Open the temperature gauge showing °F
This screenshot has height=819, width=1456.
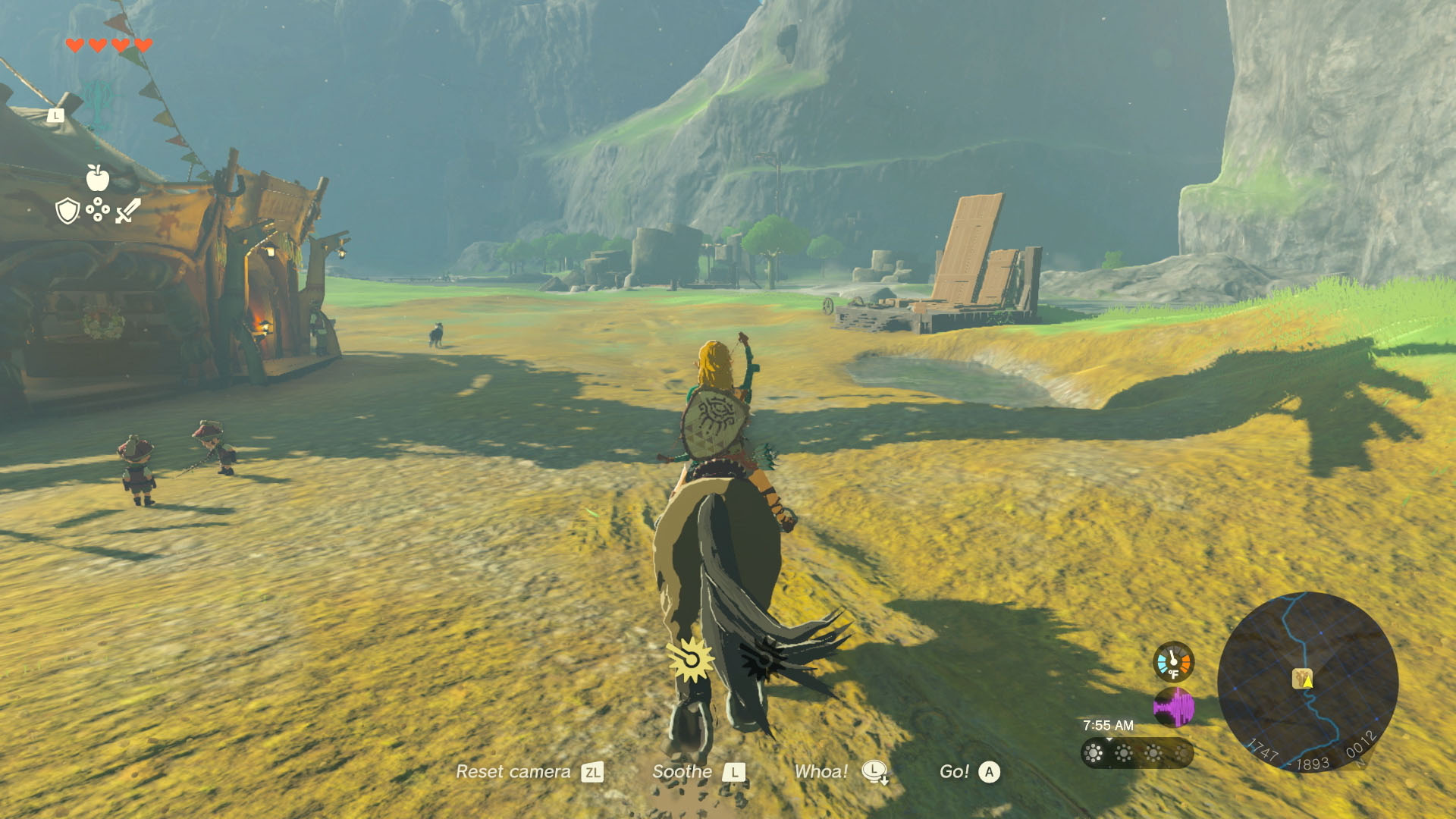[x=1173, y=662]
